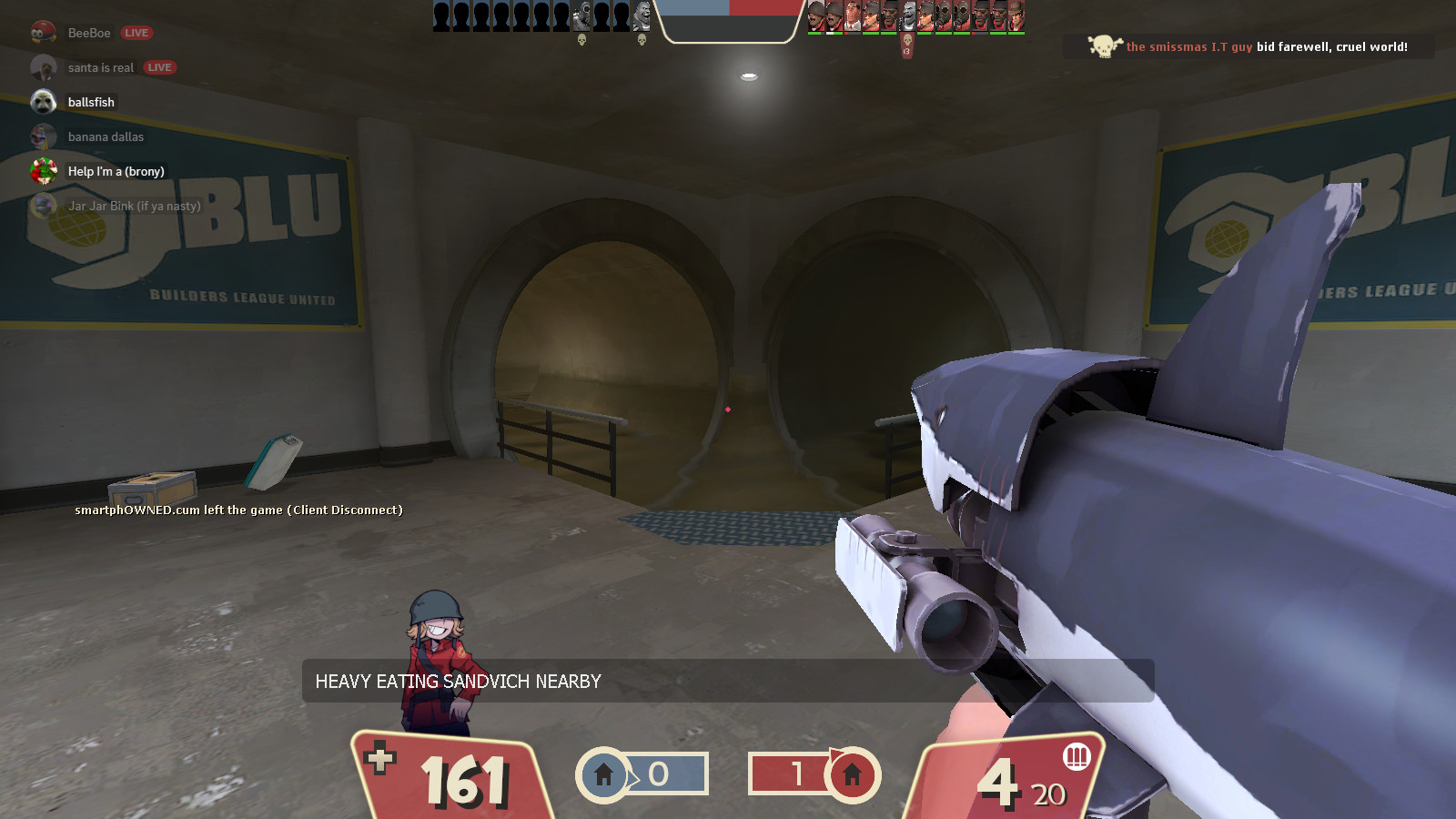Image resolution: width=1456 pixels, height=819 pixels.
Task: Click the ballsfish seal avatar
Action: coord(45,101)
